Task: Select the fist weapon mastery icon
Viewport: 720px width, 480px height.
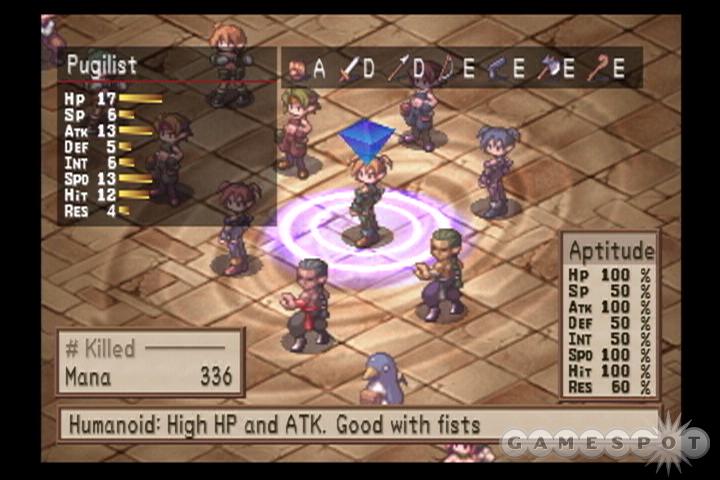Action: tap(297, 68)
